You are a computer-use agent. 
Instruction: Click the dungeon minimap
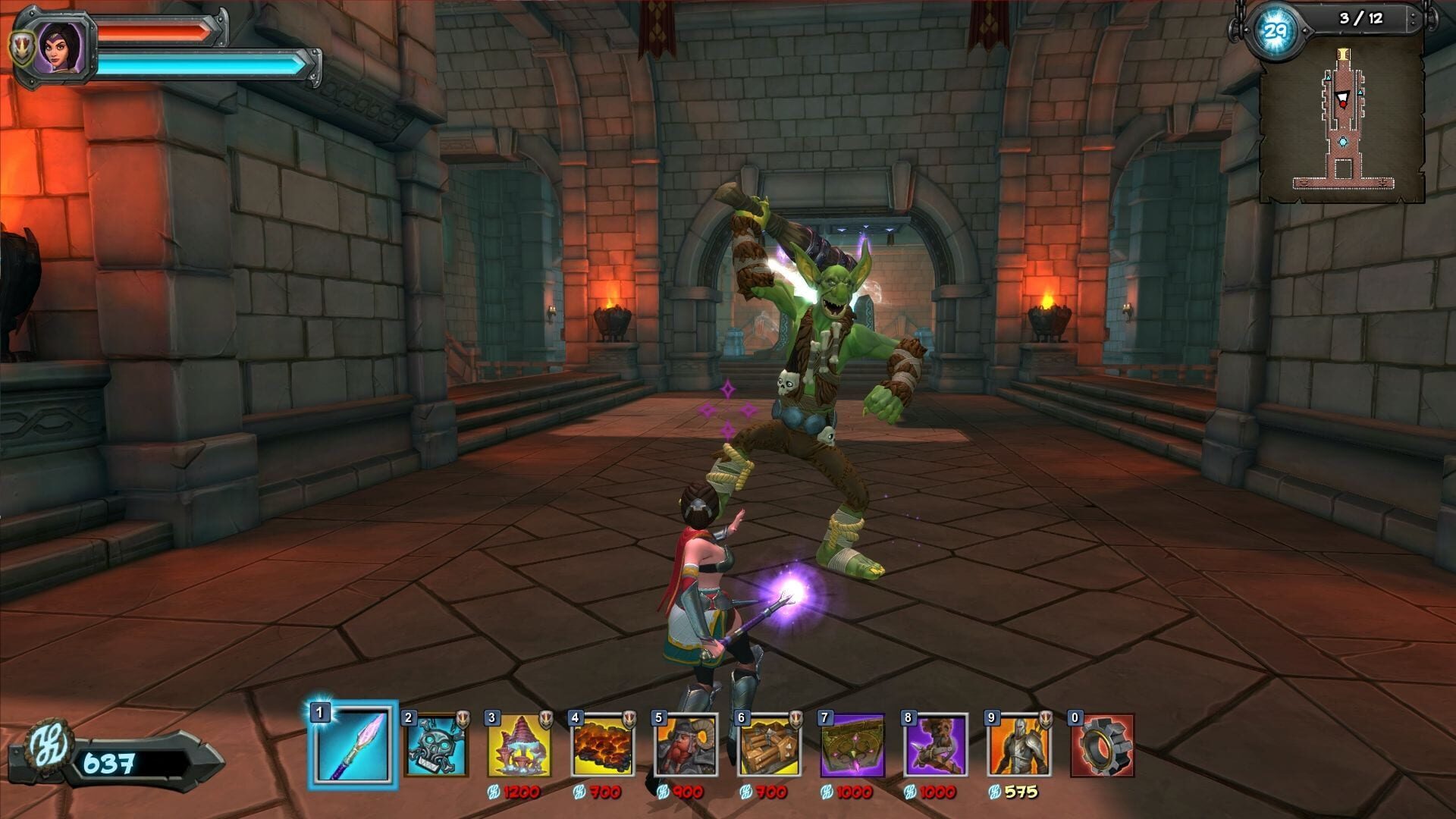1342,121
